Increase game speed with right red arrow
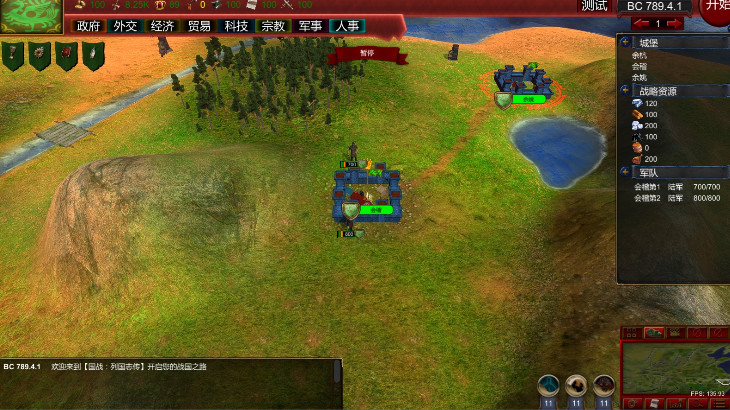The width and height of the screenshot is (730, 410). pyautogui.click(x=676, y=23)
